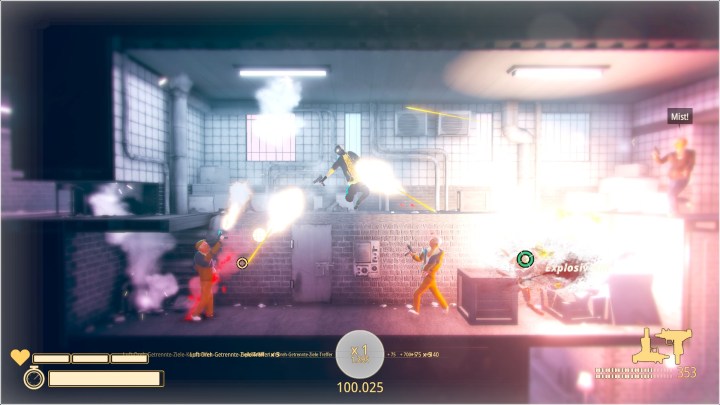Screen dimensions: 720x405
Task: Click the x1 combo multiplier medallion
Action: coord(360,352)
